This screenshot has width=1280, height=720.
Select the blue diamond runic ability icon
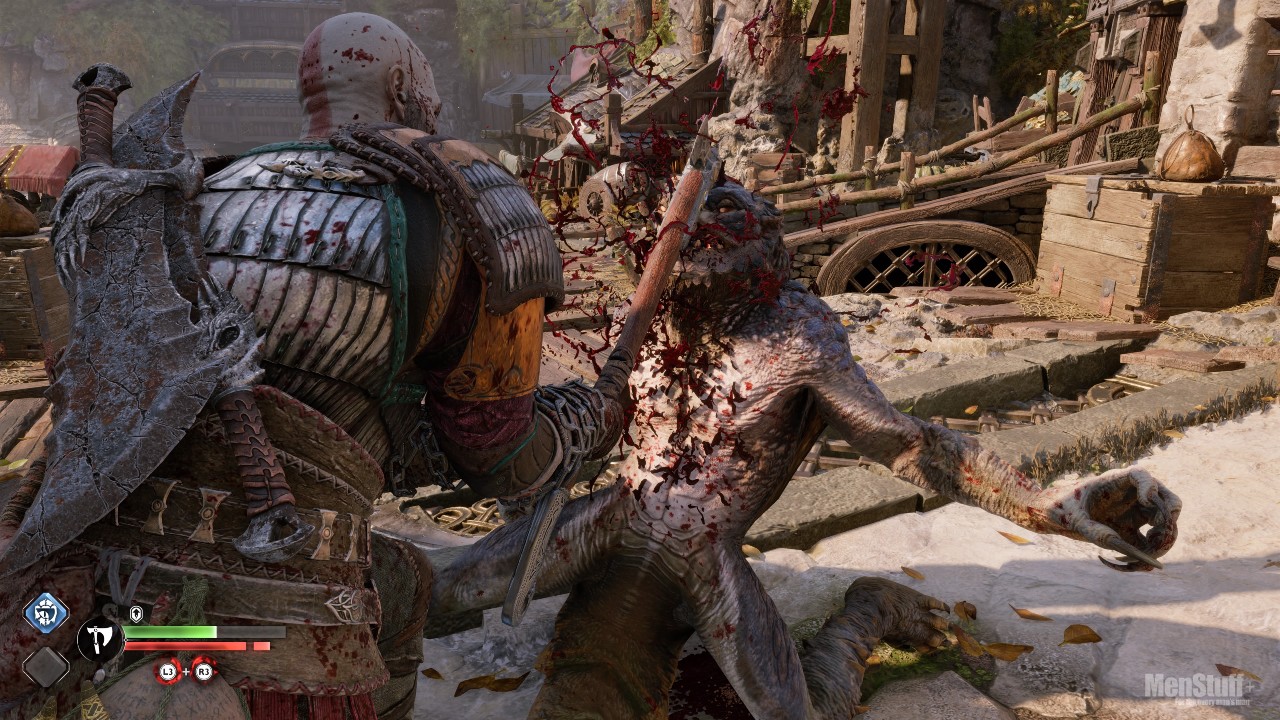click(46, 612)
